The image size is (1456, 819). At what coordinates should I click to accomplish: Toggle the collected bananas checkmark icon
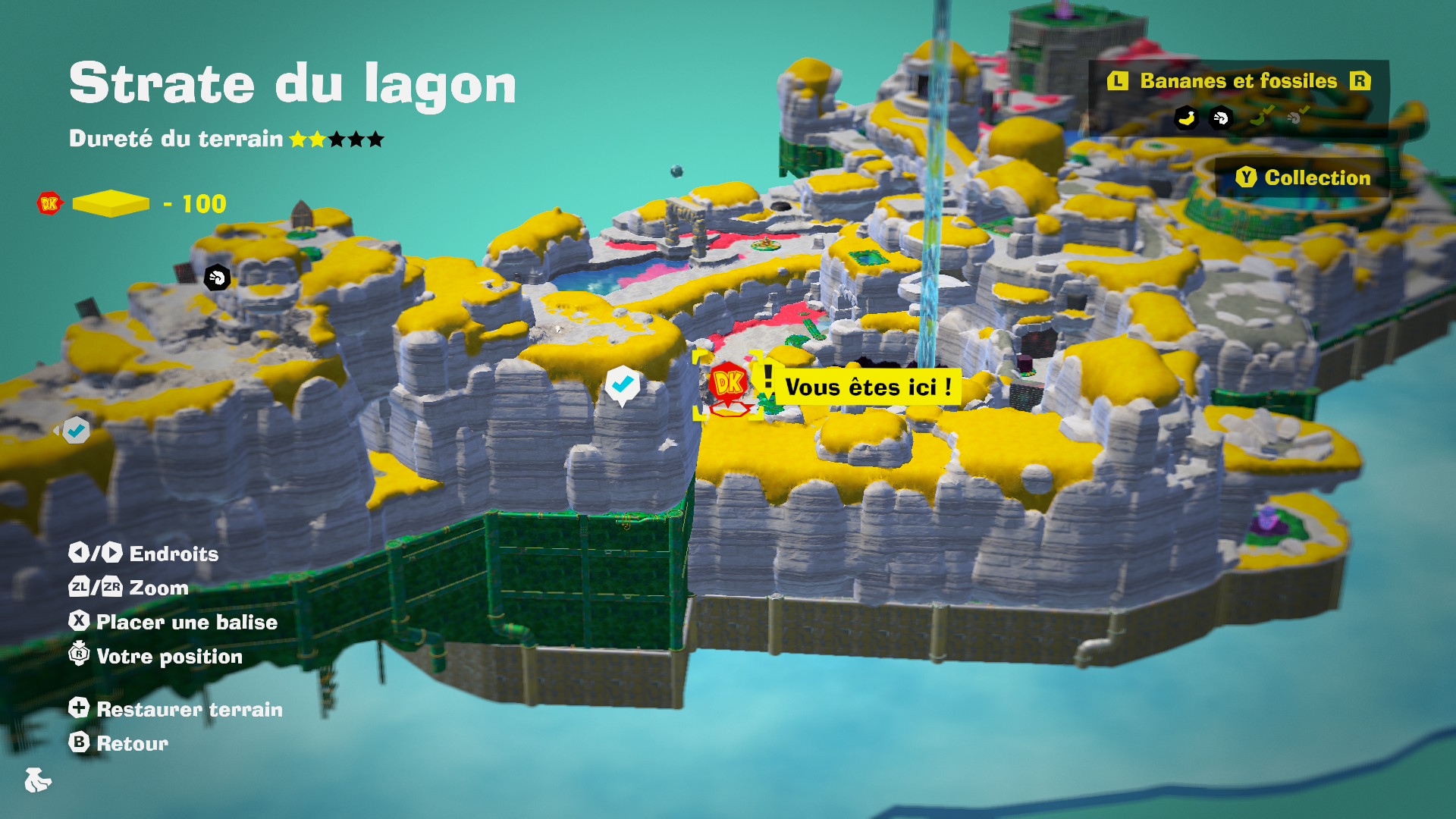pos(1260,116)
